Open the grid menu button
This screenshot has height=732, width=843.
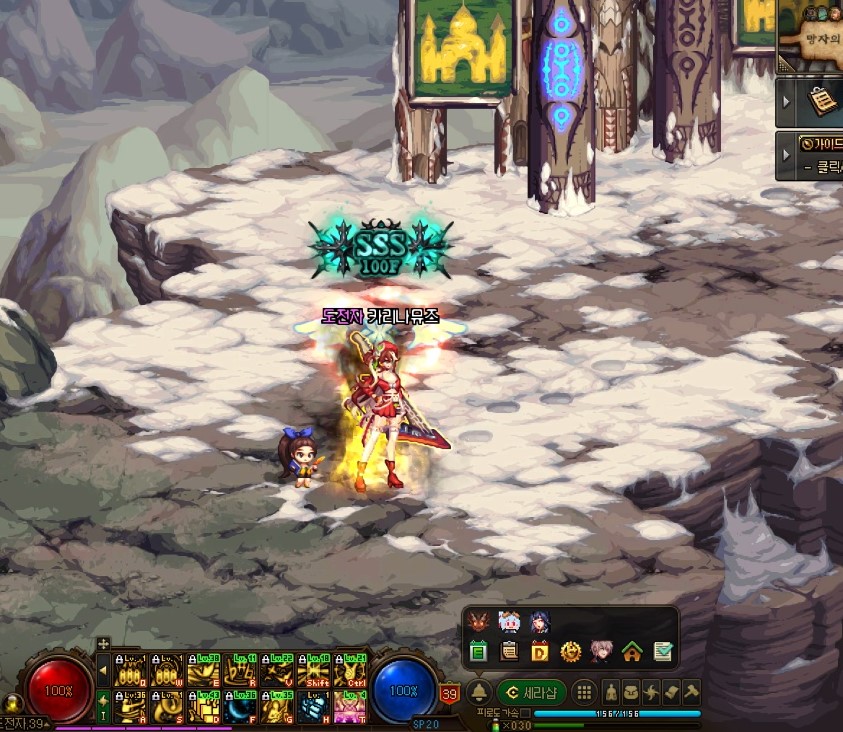(x=584, y=692)
